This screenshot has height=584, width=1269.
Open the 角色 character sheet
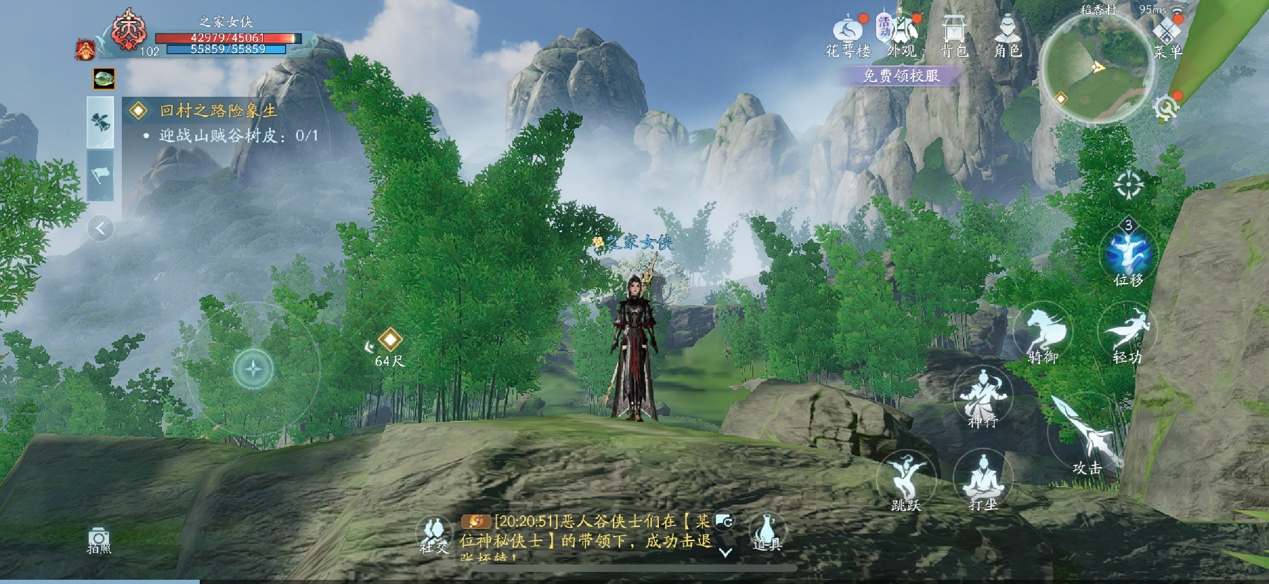point(1008,32)
